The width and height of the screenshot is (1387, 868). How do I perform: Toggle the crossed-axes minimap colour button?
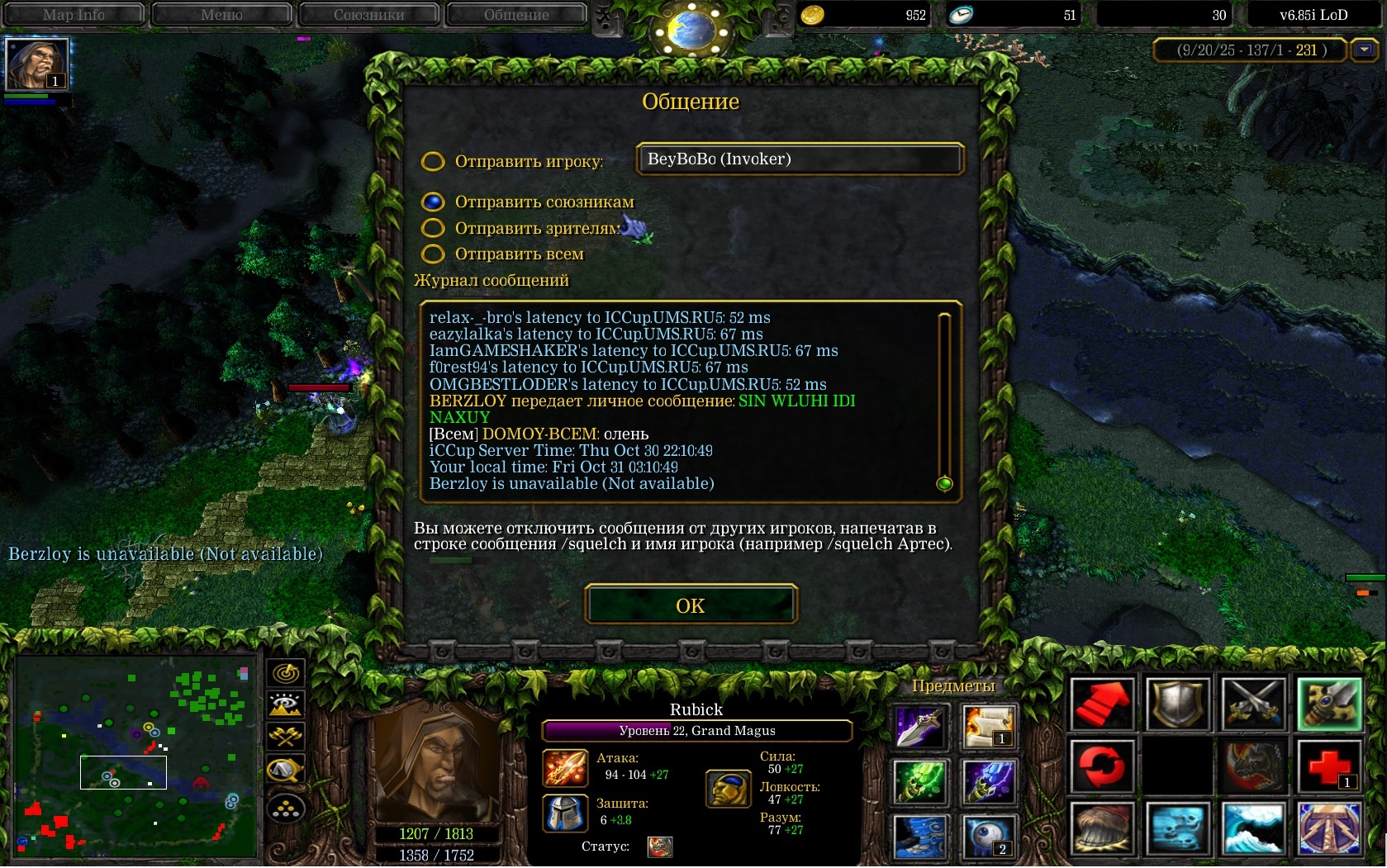click(x=286, y=736)
